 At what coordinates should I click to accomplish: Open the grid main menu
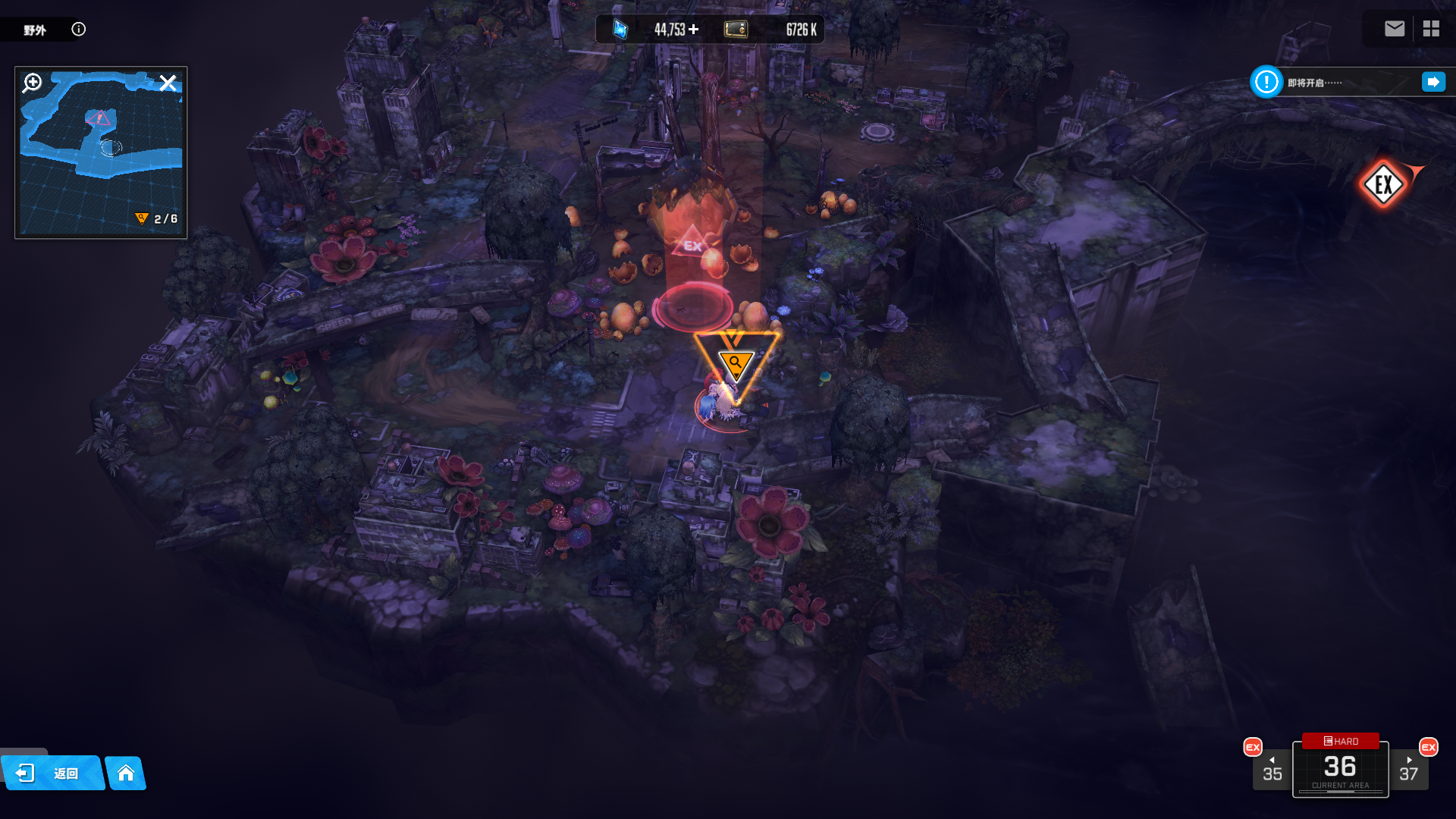point(1431,29)
